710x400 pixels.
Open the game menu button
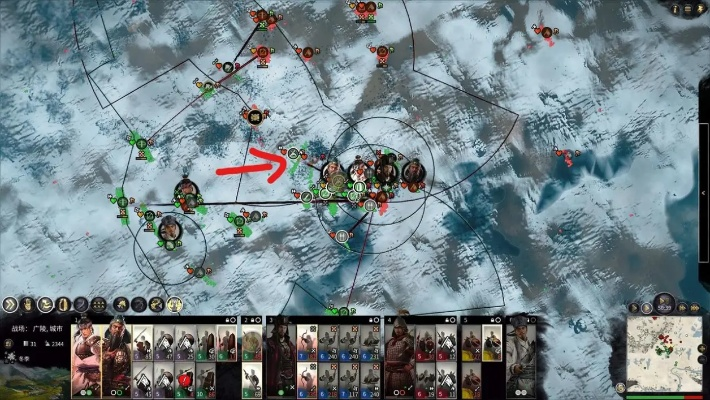click(689, 9)
